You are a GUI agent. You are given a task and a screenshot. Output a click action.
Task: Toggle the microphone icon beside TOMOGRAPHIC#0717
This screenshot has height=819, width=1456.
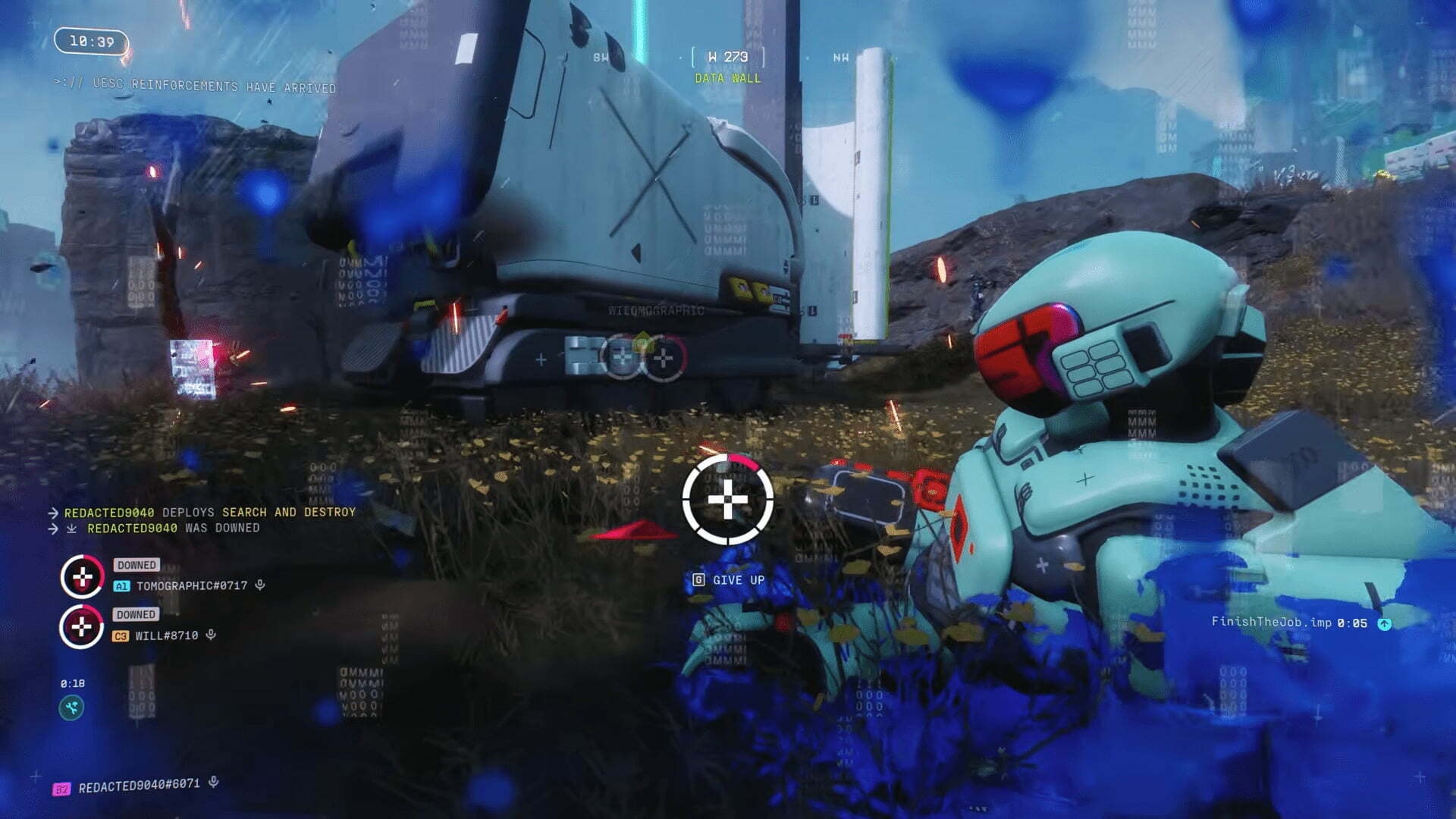tap(260, 585)
